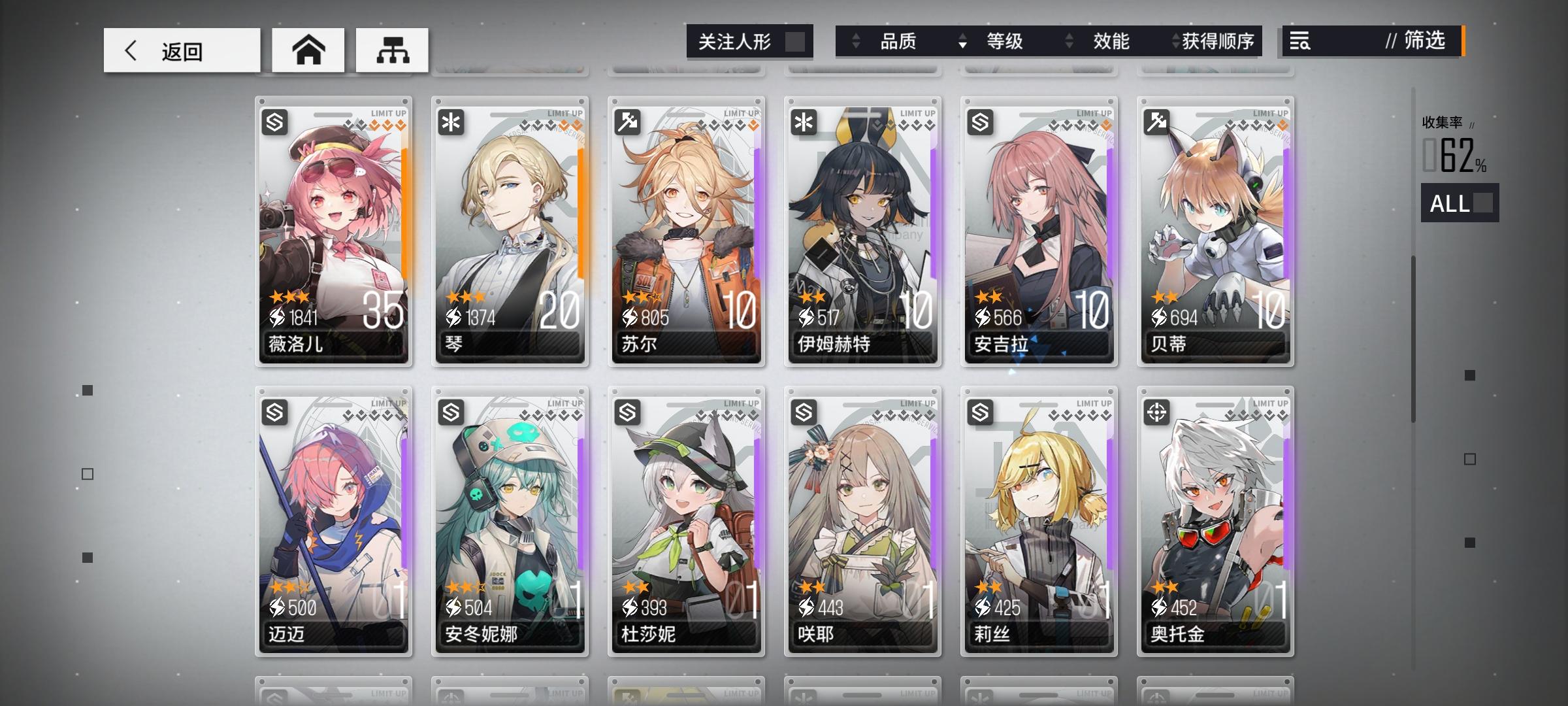Click the upper arrow on the 品质 sorter

coord(855,37)
